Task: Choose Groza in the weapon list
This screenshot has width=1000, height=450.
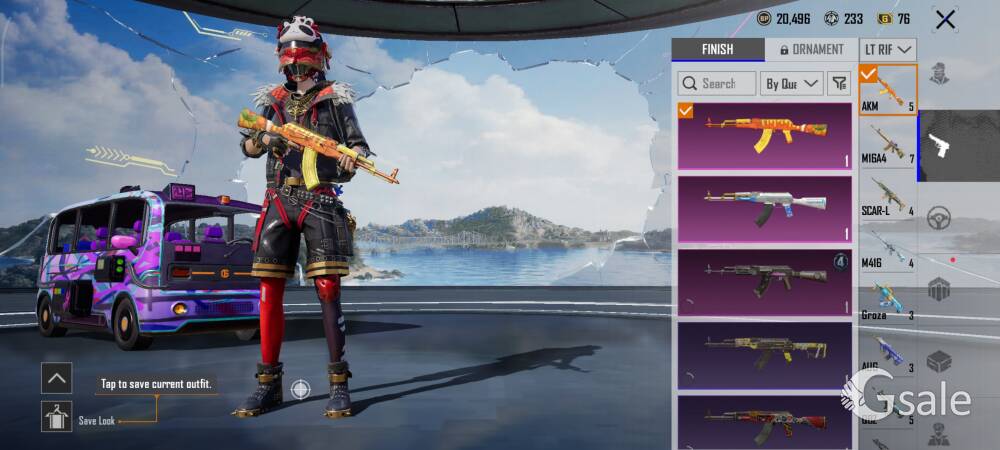Action: tap(888, 299)
